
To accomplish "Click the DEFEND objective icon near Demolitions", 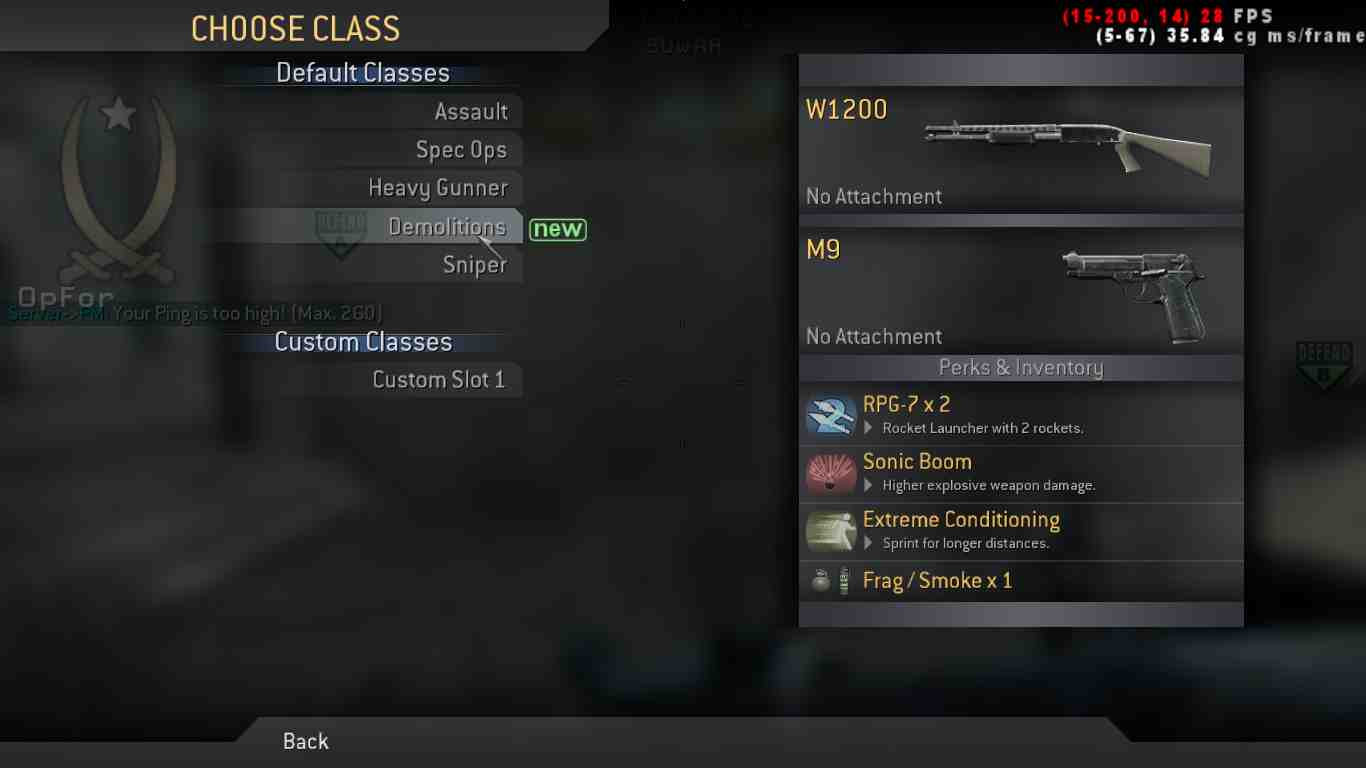I will [x=340, y=233].
